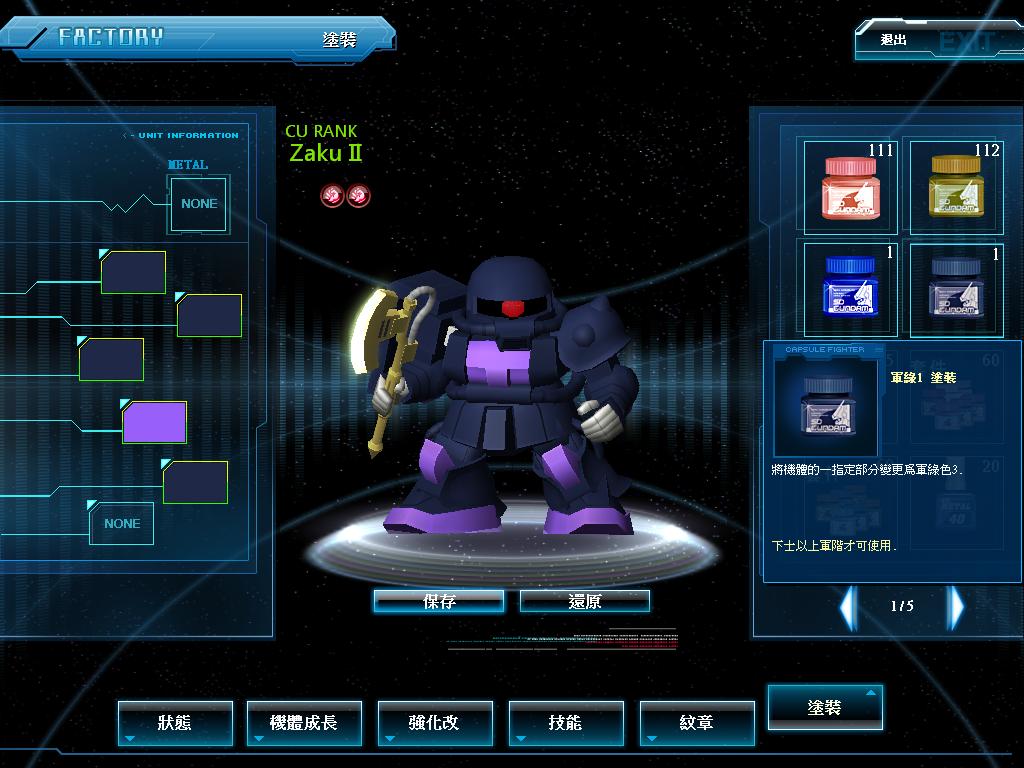Open the 紋章 emblem tab
Viewport: 1024px width, 768px height.
tap(697, 722)
